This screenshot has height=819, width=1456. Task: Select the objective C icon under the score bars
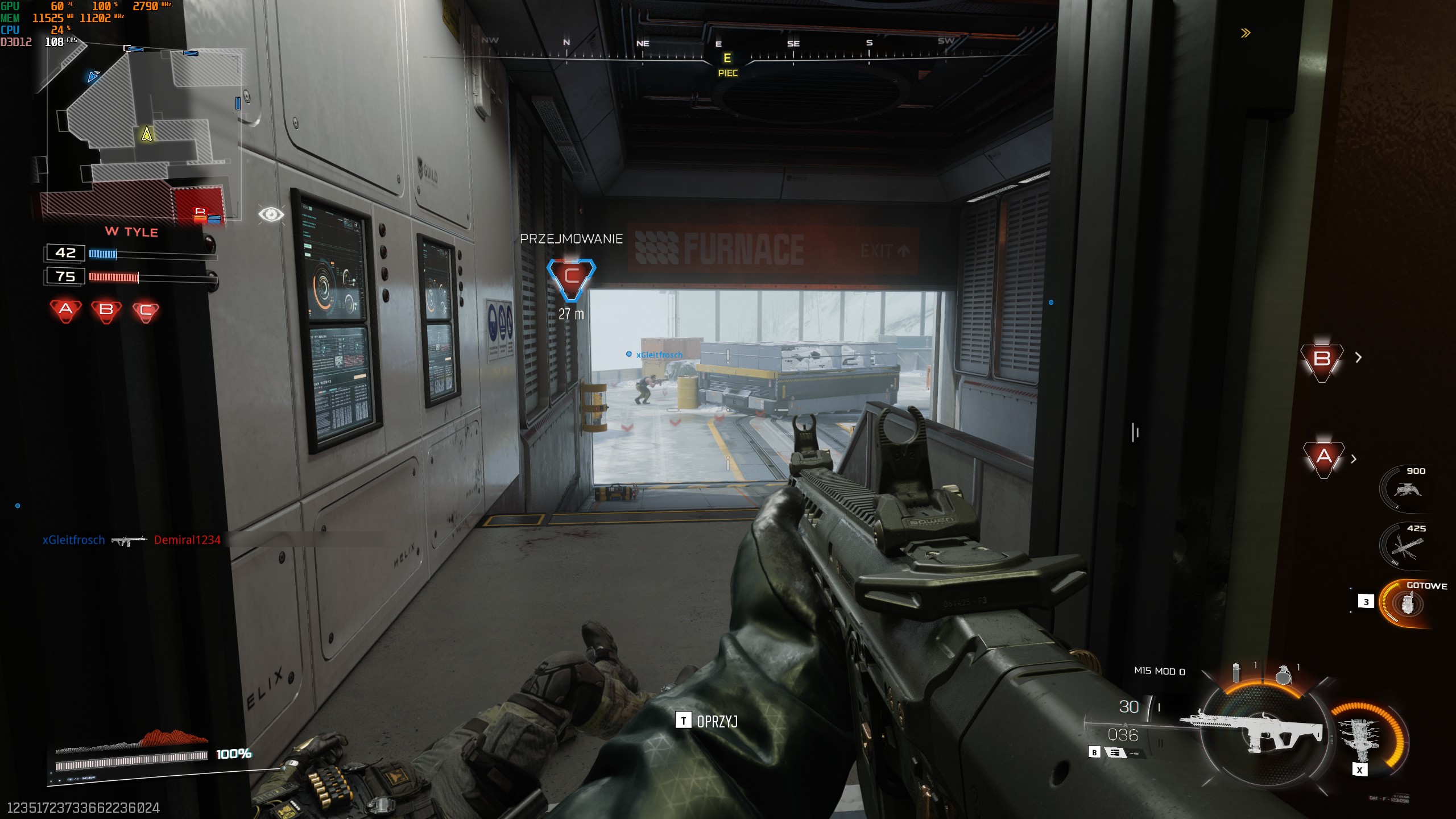146,311
